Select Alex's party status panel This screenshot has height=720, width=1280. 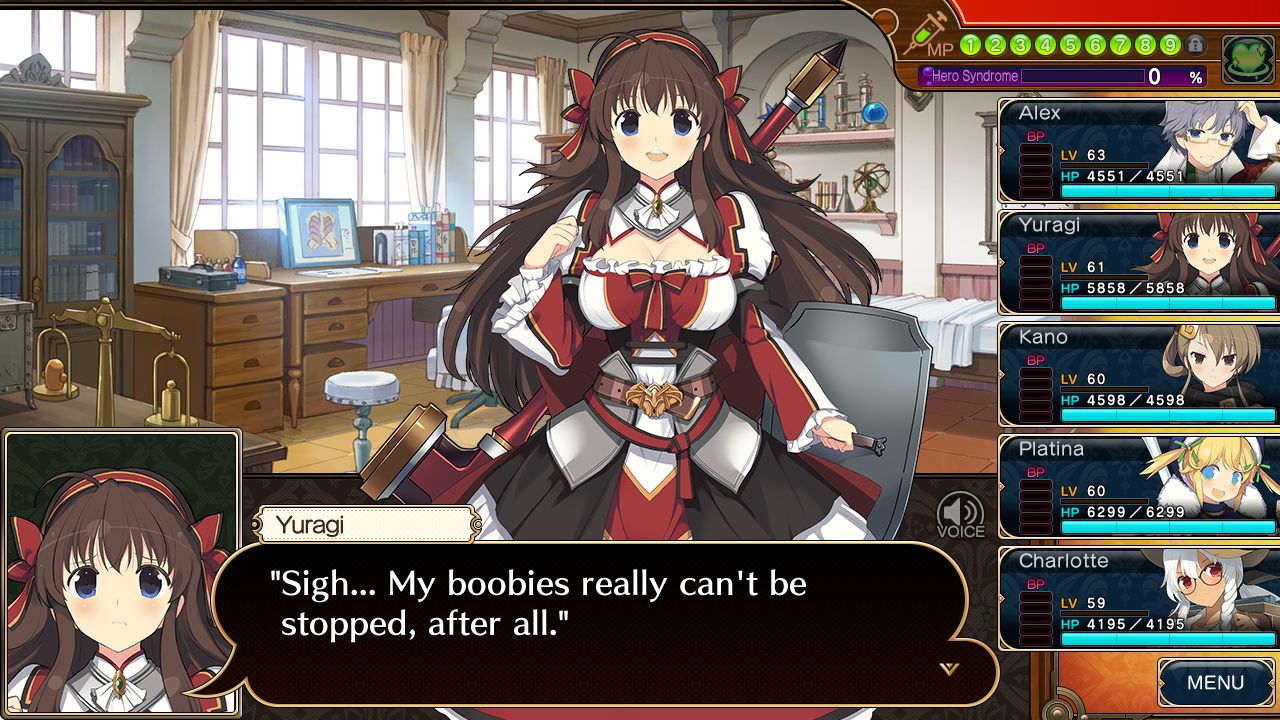click(x=1139, y=151)
